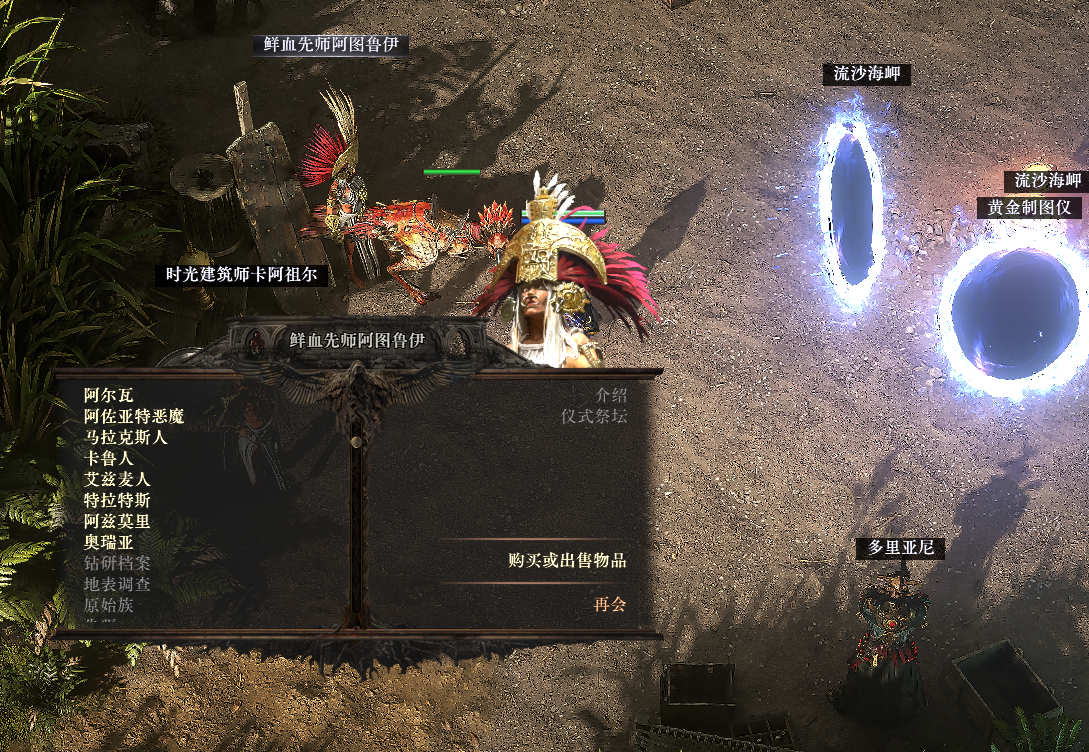Viewport: 1089px width, 752px height.
Task: Open the 卡鲁人 dialogue entry
Action: point(109,458)
